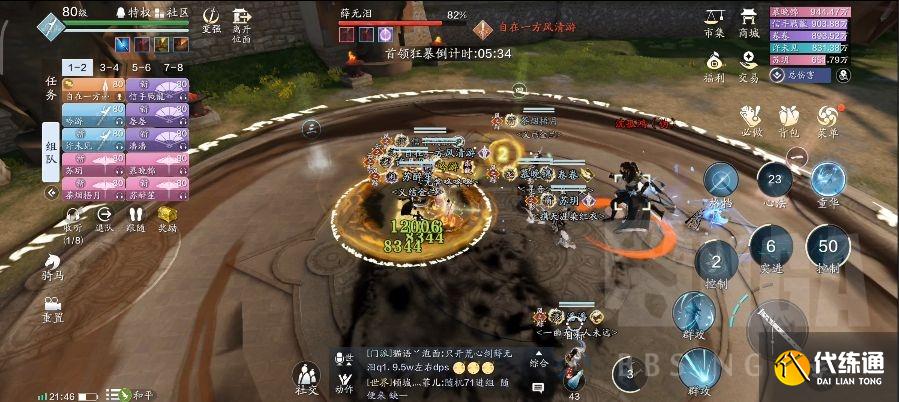Open the 菜单 main menu

pyautogui.click(x=827, y=118)
